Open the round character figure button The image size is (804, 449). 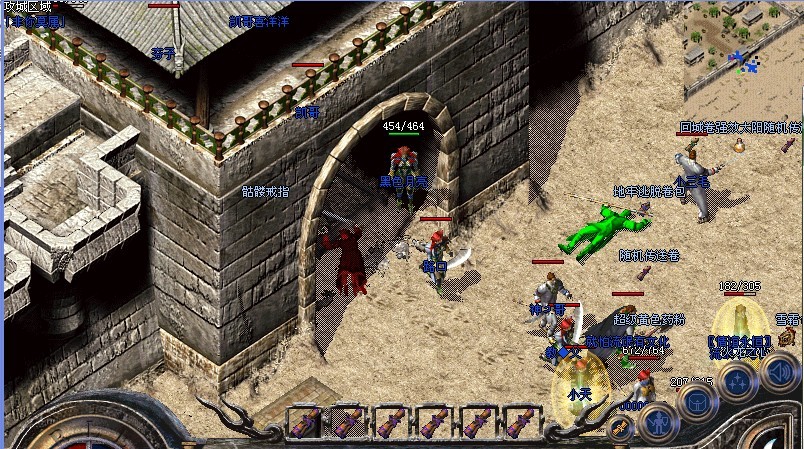657,423
